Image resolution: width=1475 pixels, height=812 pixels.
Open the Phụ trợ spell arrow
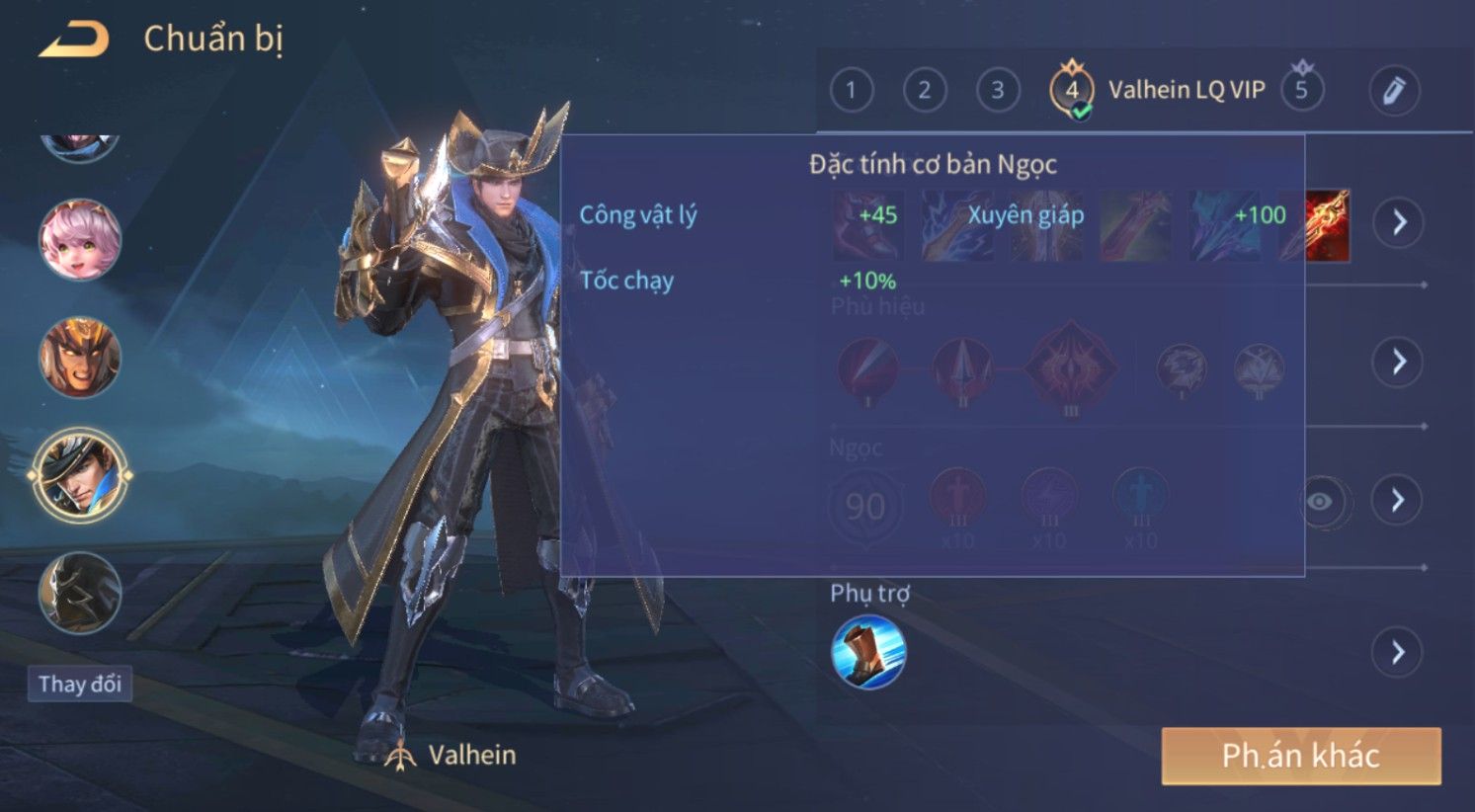coord(1397,652)
